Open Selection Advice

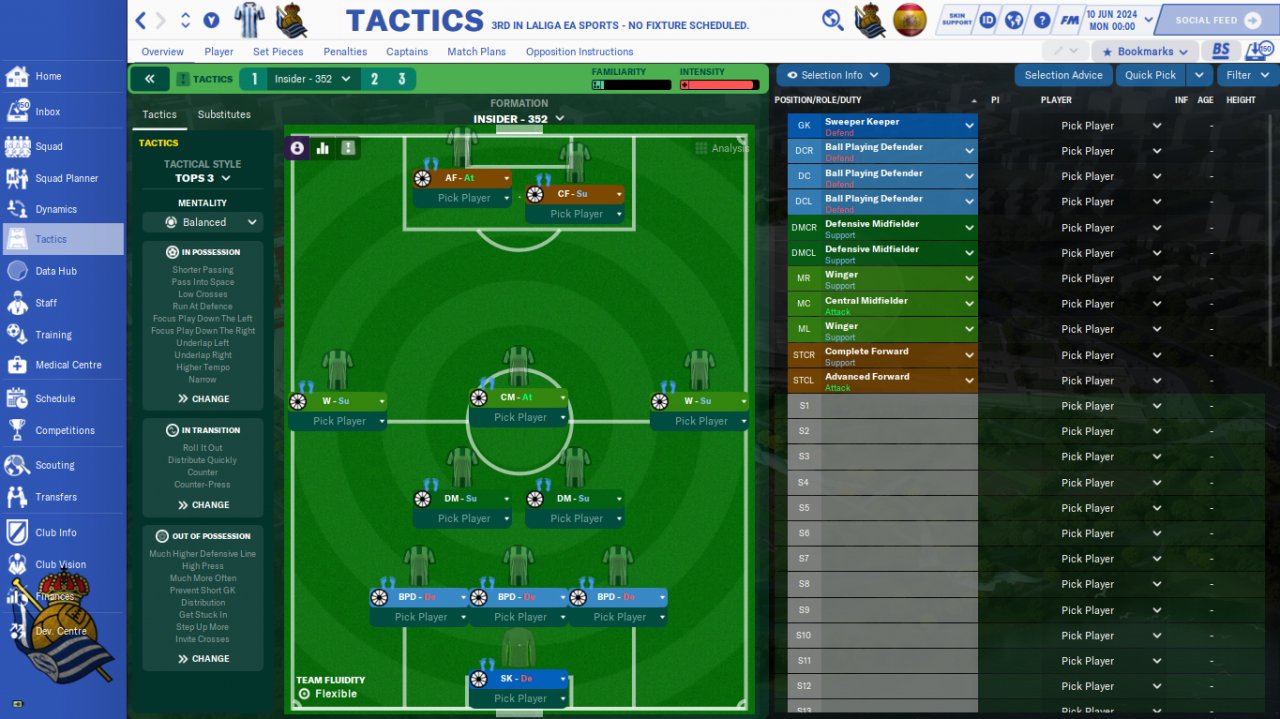(x=1063, y=75)
